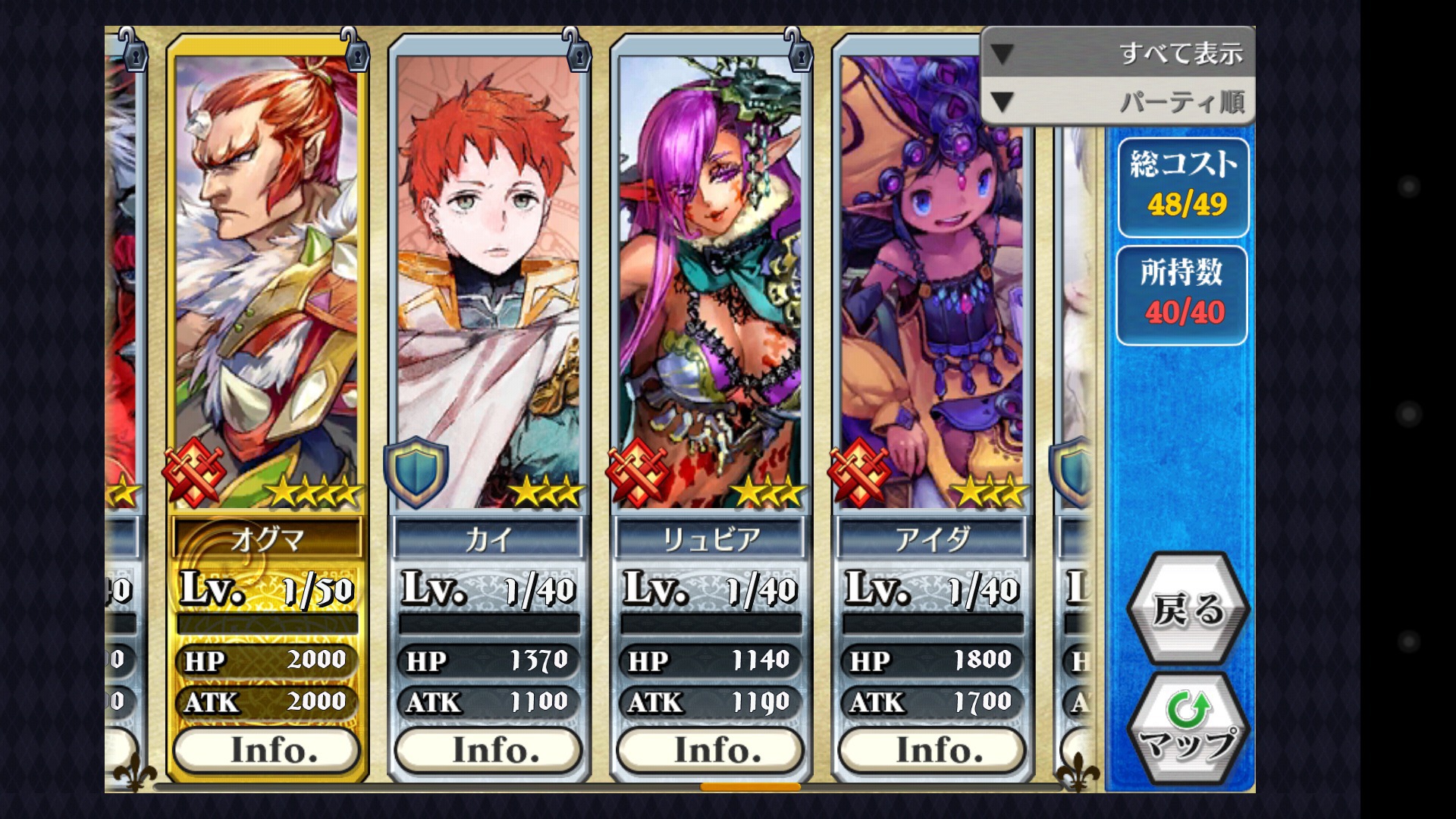Open the すべて表示 filter dropdown
The height and width of the screenshot is (819, 1456).
1119,53
